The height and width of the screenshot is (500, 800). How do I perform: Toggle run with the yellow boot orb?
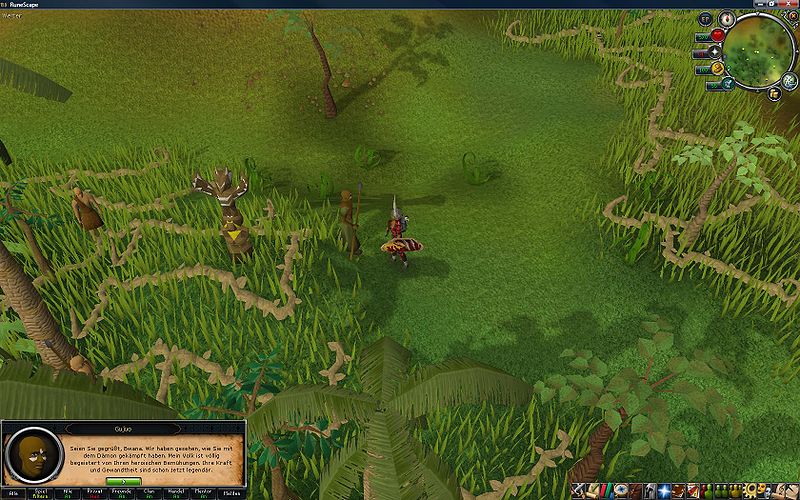[x=718, y=69]
